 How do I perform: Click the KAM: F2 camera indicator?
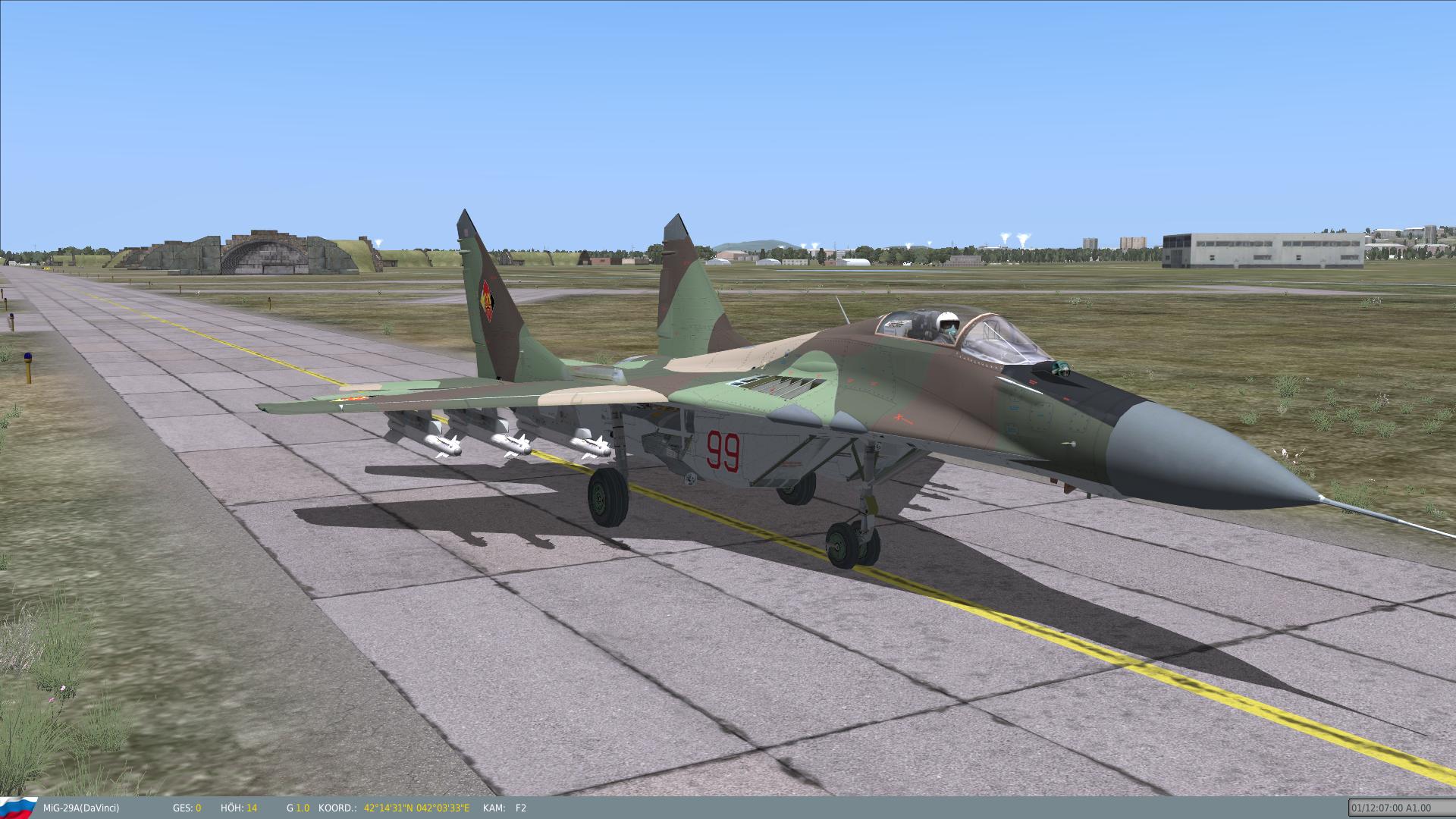pyautogui.click(x=507, y=808)
